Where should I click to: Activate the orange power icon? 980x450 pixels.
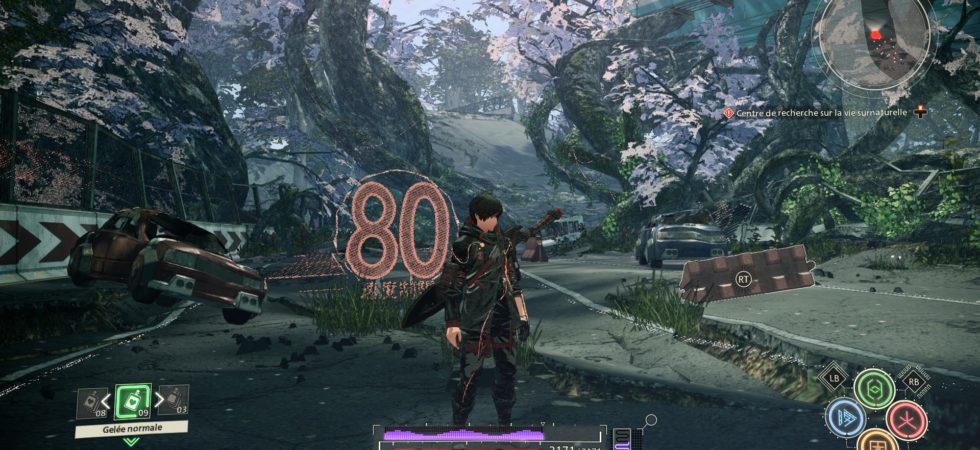pyautogui.click(x=876, y=442)
